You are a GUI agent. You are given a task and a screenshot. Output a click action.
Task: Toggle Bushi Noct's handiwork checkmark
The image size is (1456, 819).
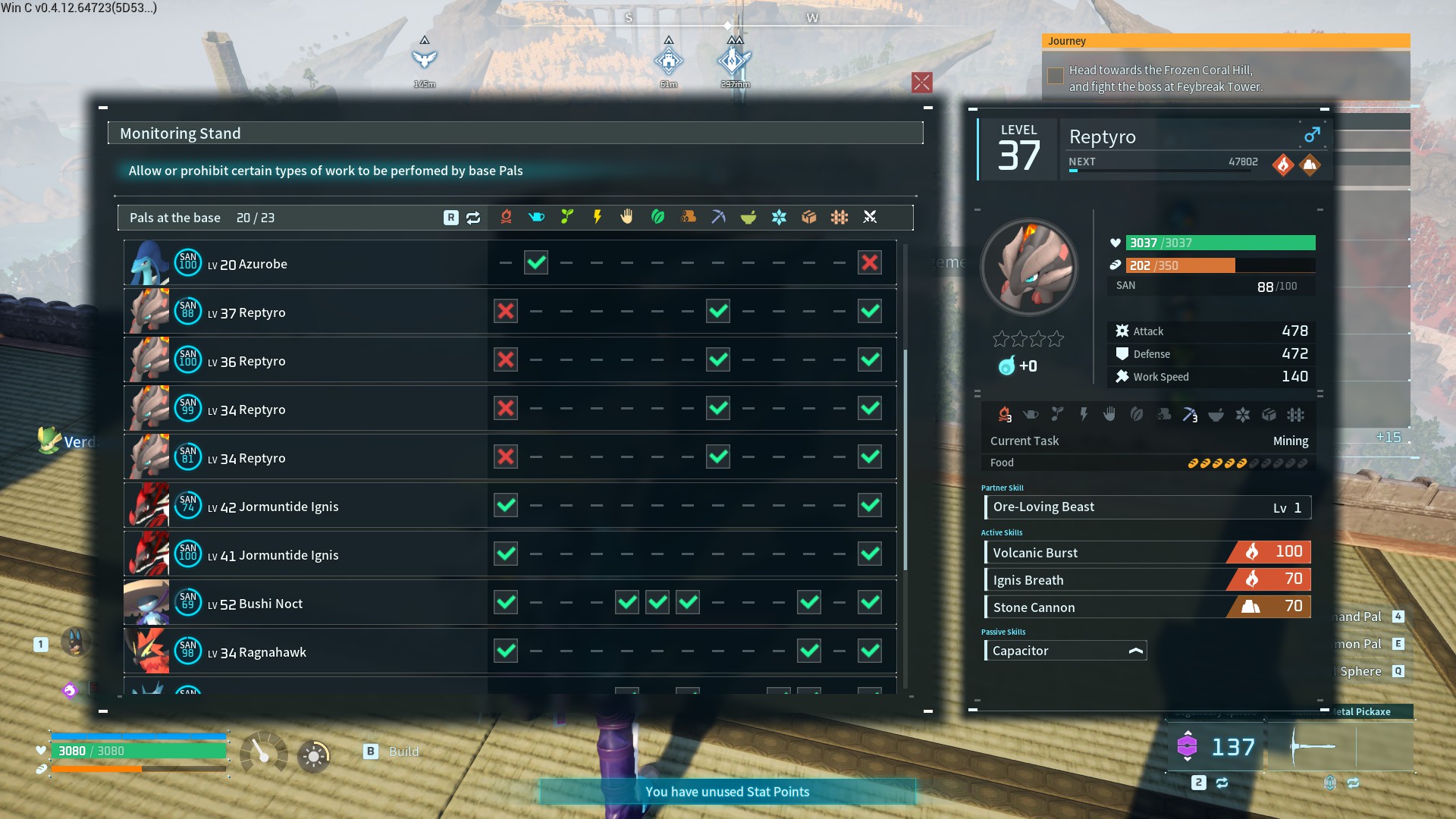coord(627,603)
